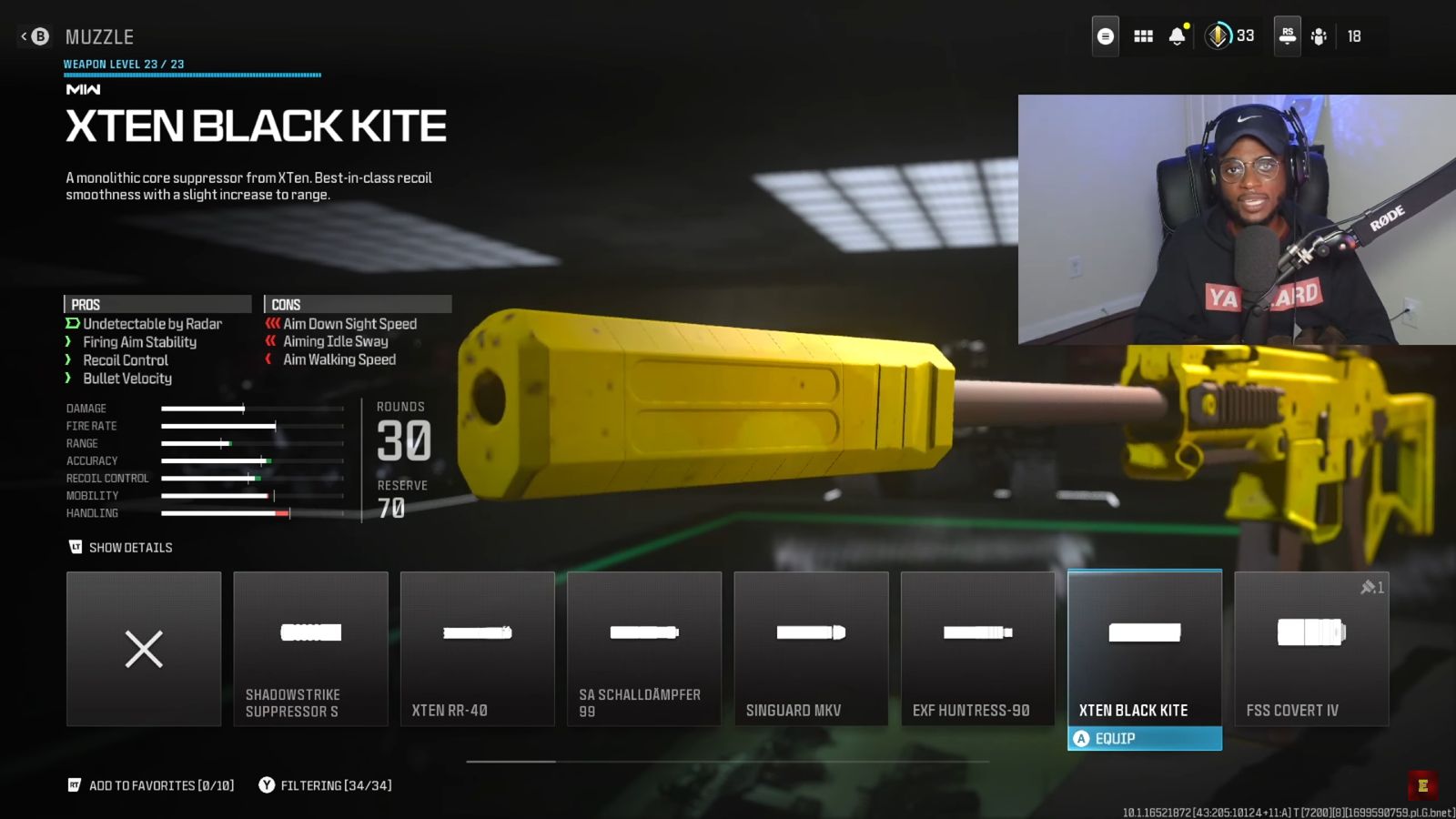Viewport: 1456px width, 819px height.
Task: Select the Shadowstrike Suppressor S
Action: [x=310, y=649]
